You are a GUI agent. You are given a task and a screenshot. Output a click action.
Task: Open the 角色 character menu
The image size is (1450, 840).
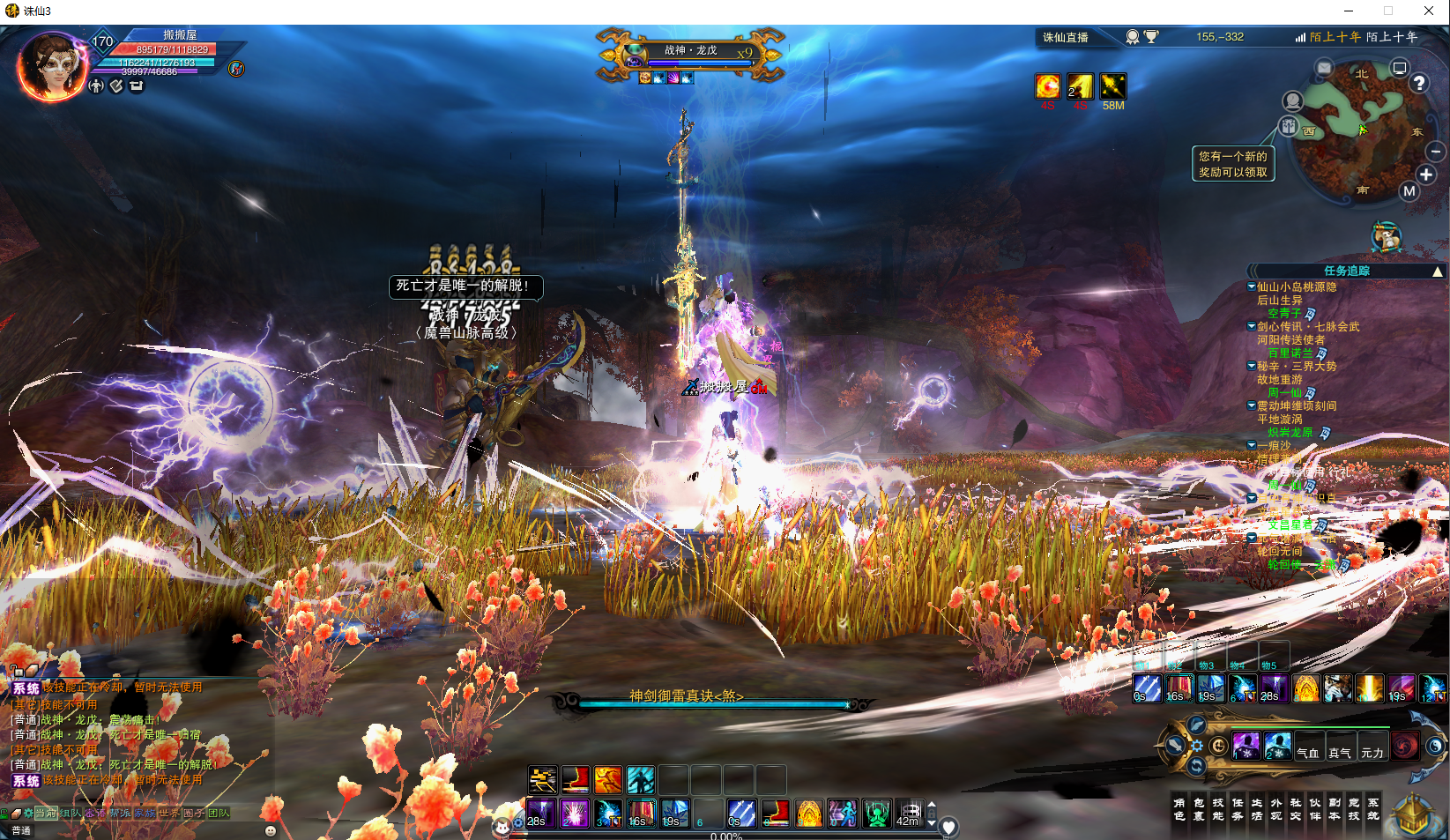click(1179, 809)
